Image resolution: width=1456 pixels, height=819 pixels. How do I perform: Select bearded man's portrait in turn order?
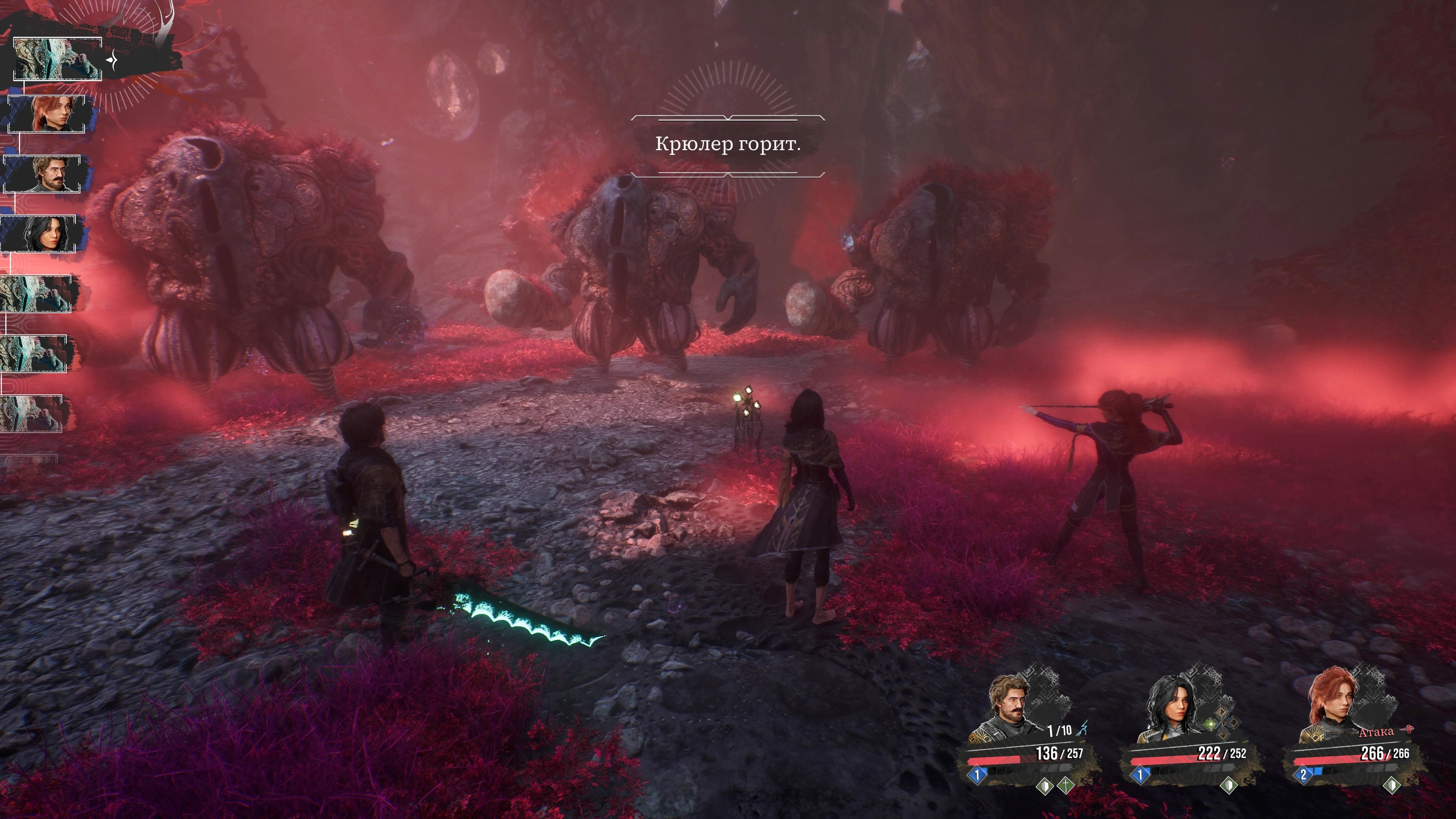click(42, 174)
